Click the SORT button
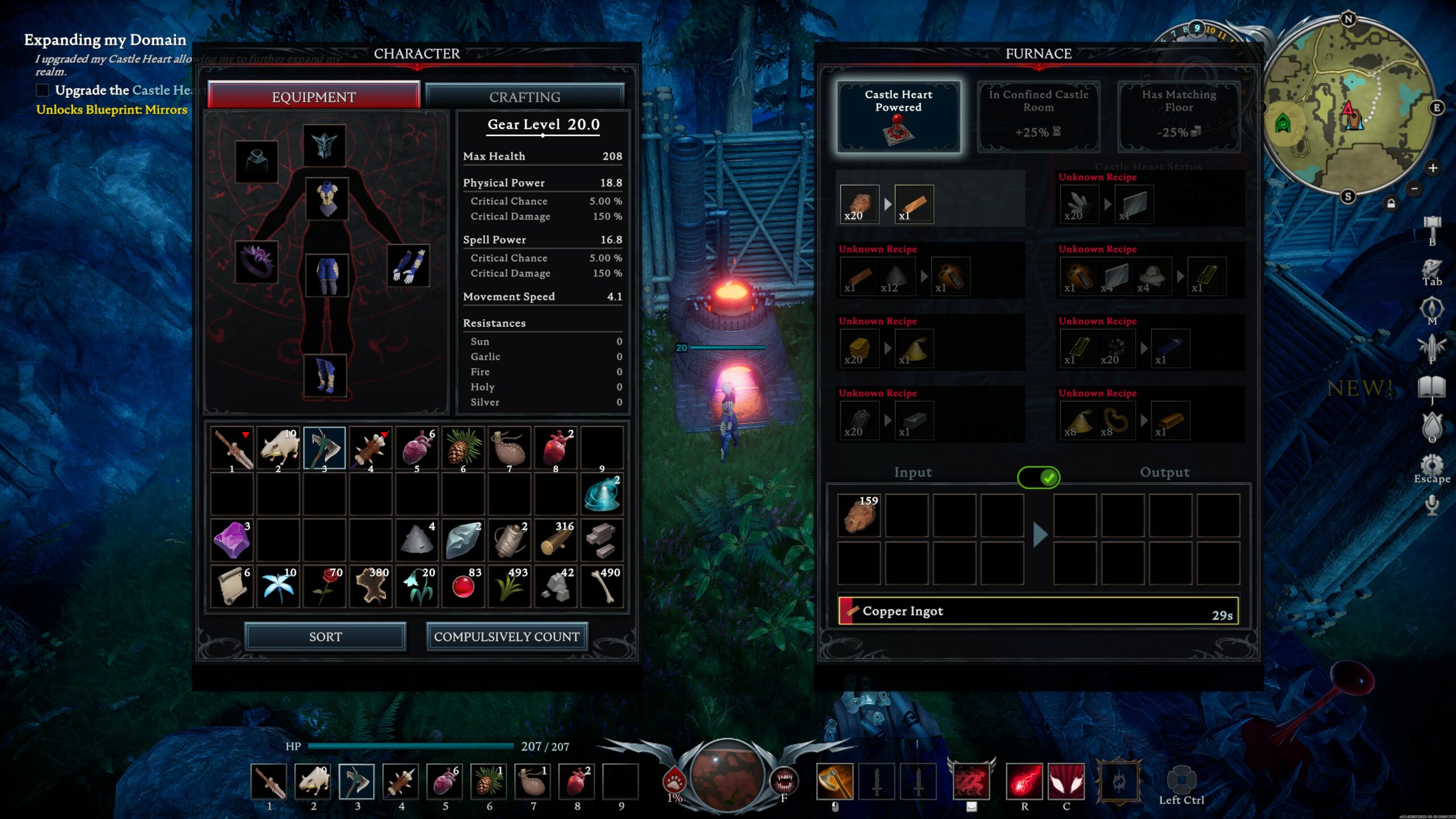 pos(325,637)
